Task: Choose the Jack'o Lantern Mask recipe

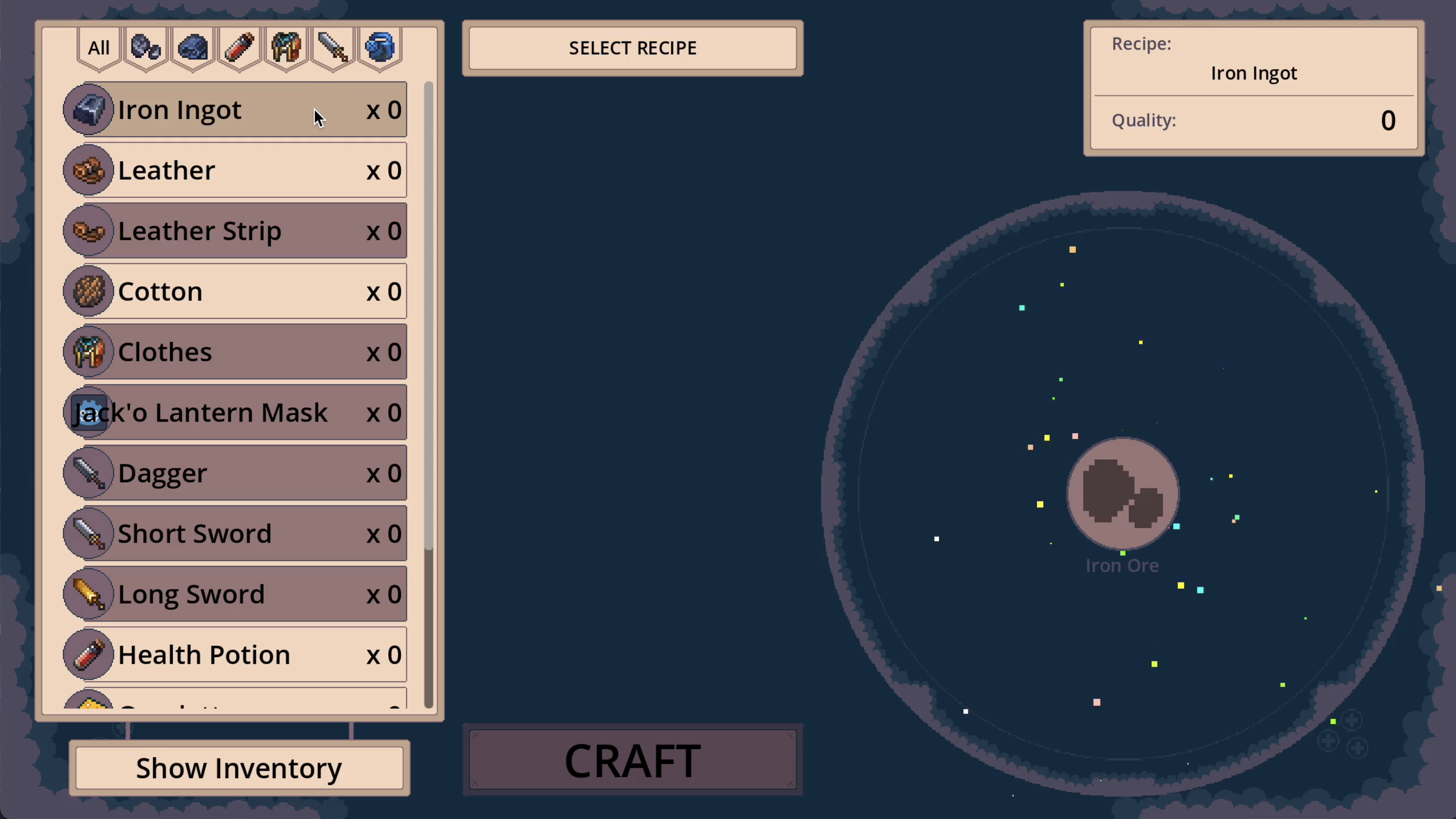Action: click(235, 412)
